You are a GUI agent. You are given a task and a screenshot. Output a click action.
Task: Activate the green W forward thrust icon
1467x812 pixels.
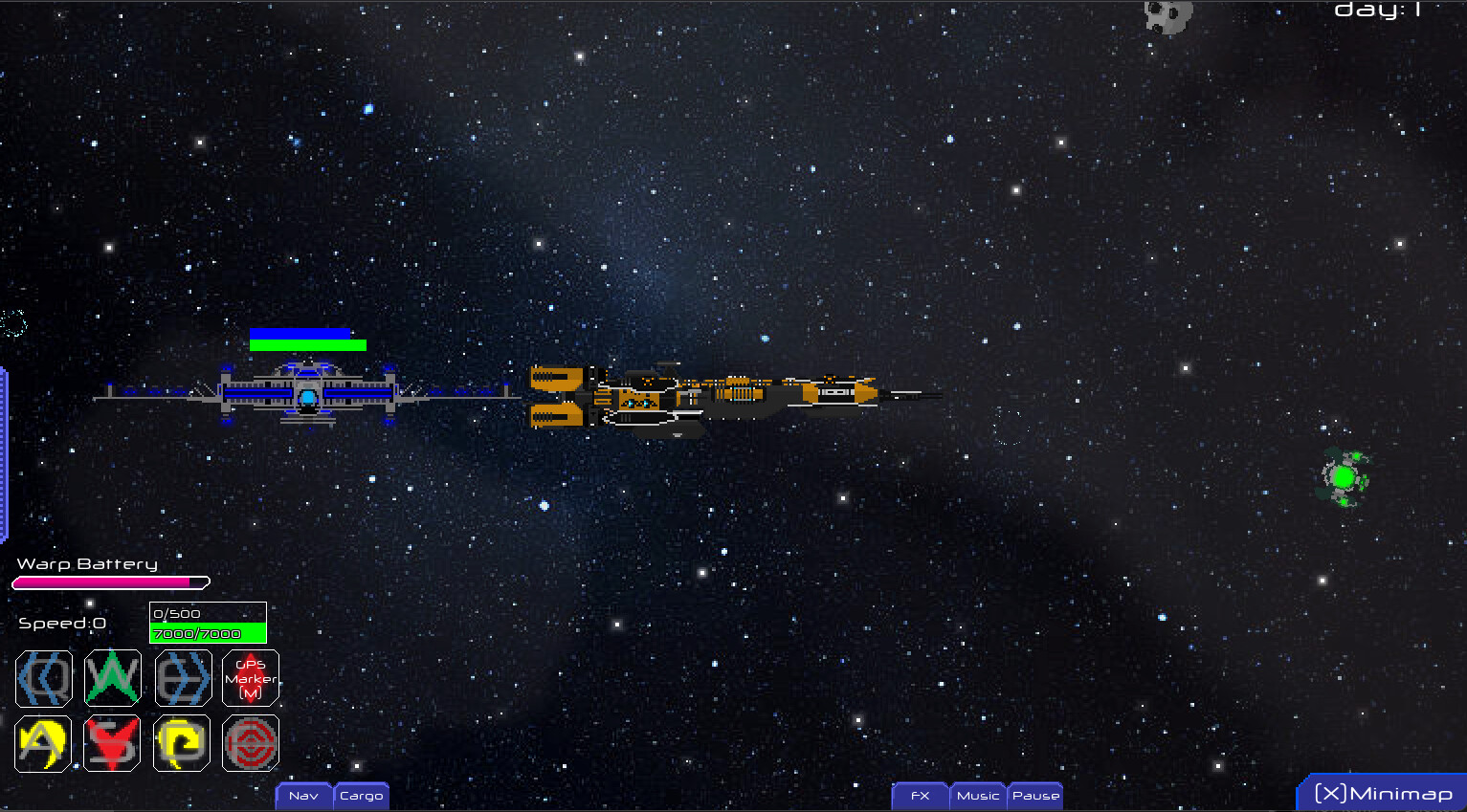tap(112, 679)
